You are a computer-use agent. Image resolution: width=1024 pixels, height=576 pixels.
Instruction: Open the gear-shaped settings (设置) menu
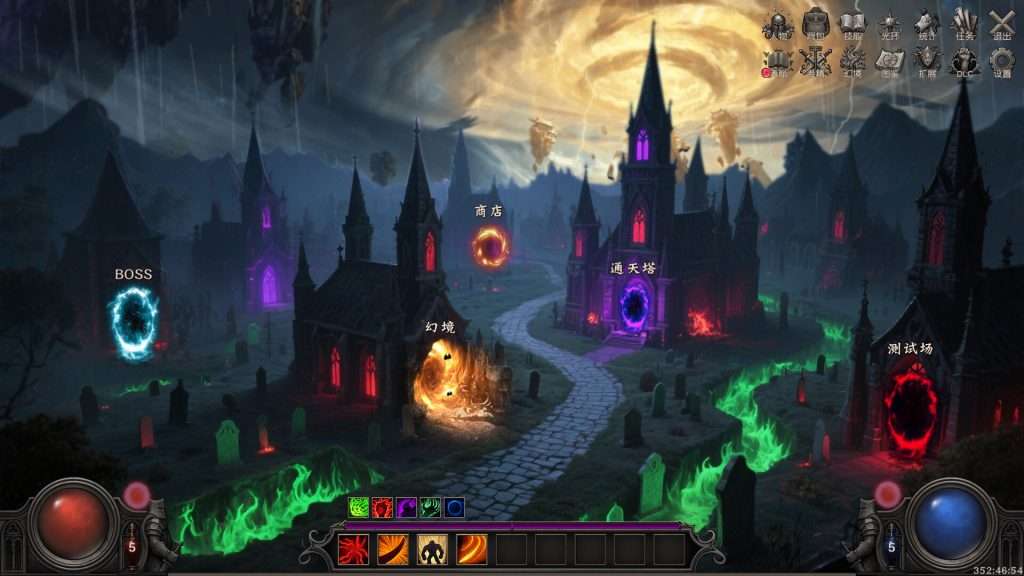[x=1001, y=62]
